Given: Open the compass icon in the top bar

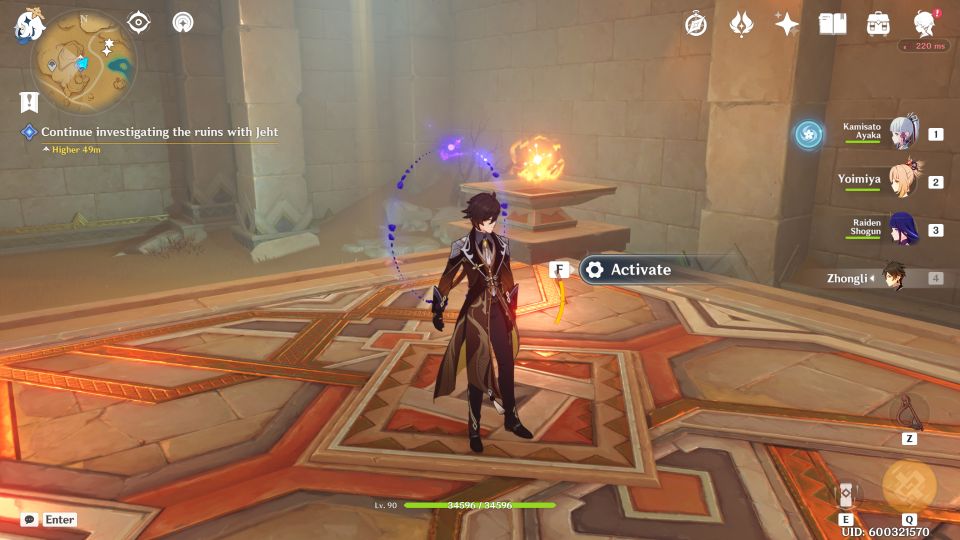Looking at the screenshot, I should [696, 25].
